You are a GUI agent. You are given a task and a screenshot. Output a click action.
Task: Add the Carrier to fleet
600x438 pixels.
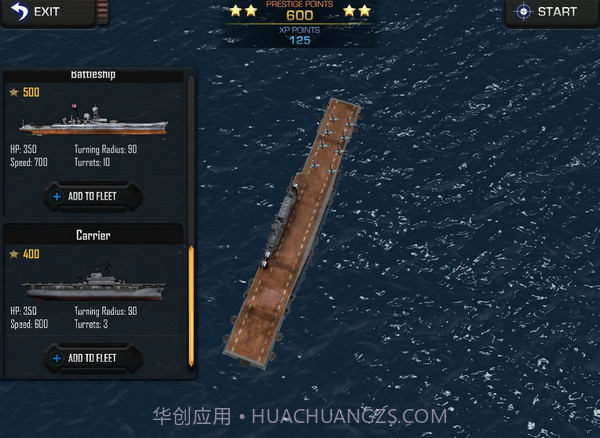click(92, 357)
